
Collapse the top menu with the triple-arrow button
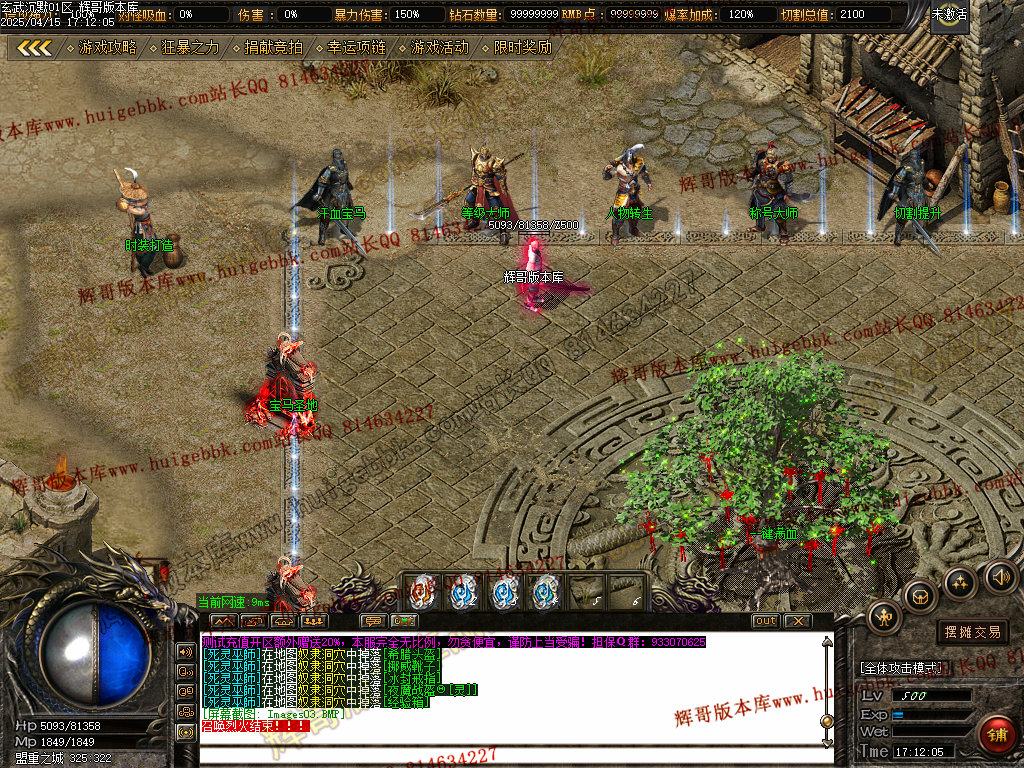click(35, 47)
